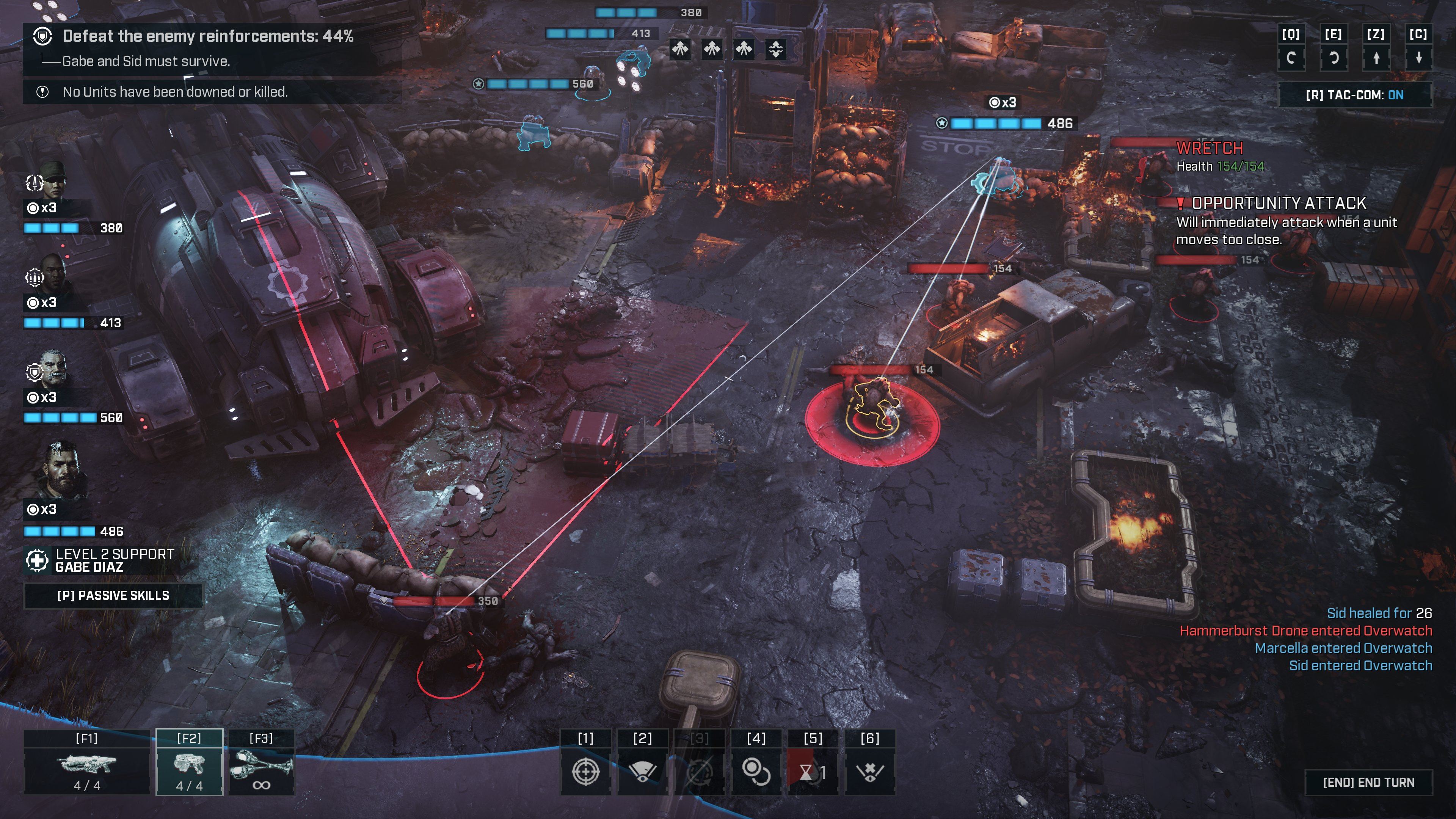Click the down arrow camera button
Viewport: 1456px width, 819px height.
1419,58
